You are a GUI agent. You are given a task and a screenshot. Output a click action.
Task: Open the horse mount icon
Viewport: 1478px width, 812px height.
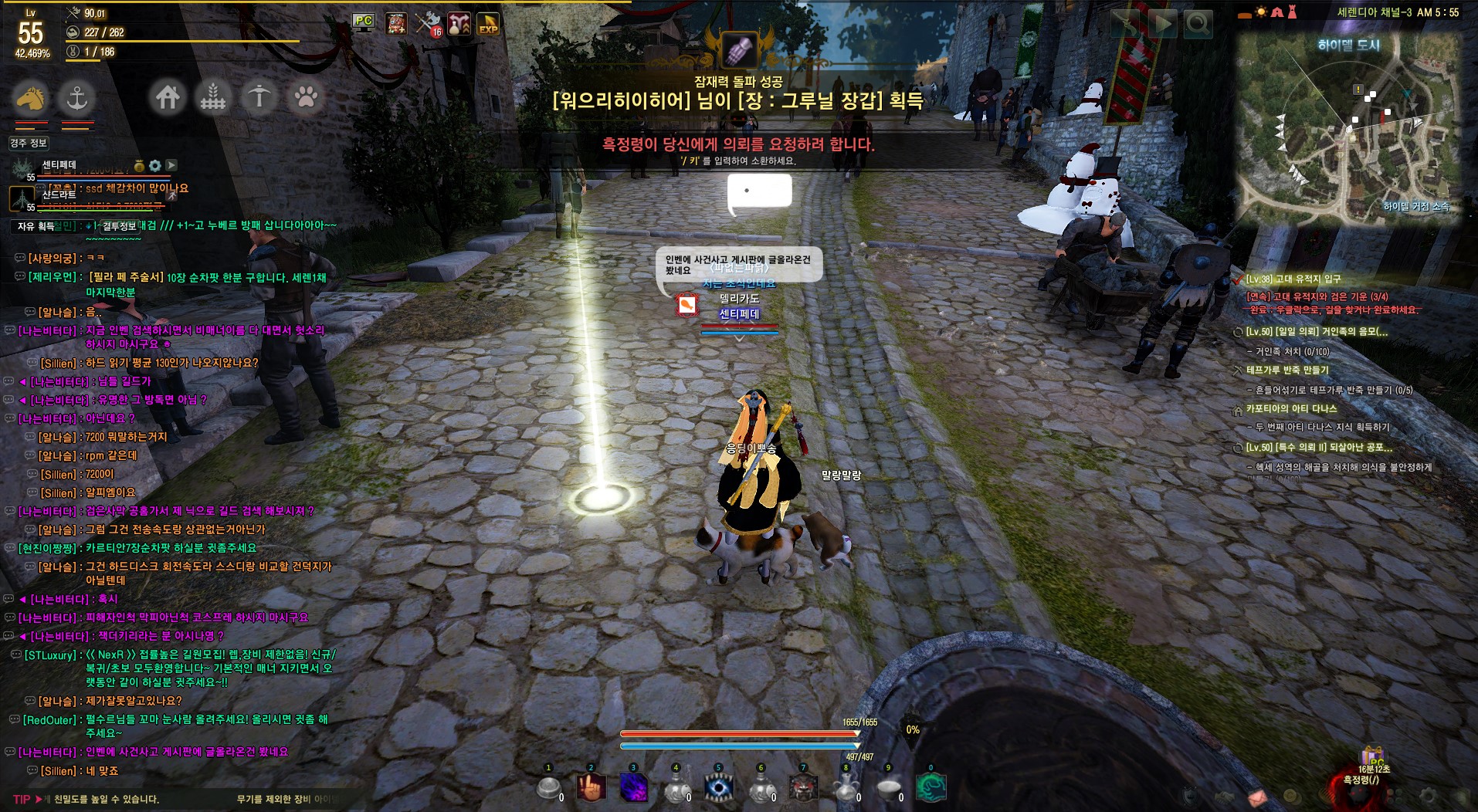29,98
